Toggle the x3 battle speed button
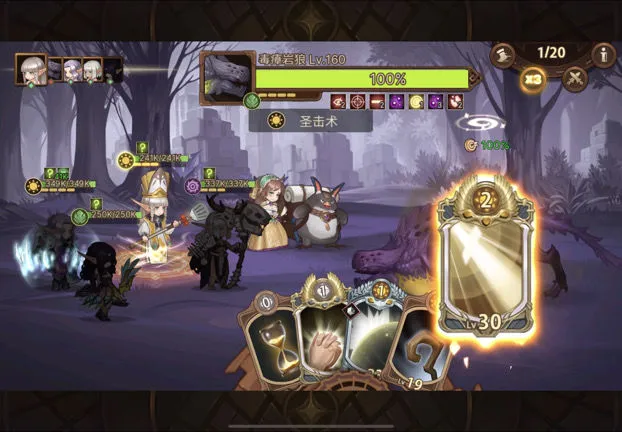 533,80
